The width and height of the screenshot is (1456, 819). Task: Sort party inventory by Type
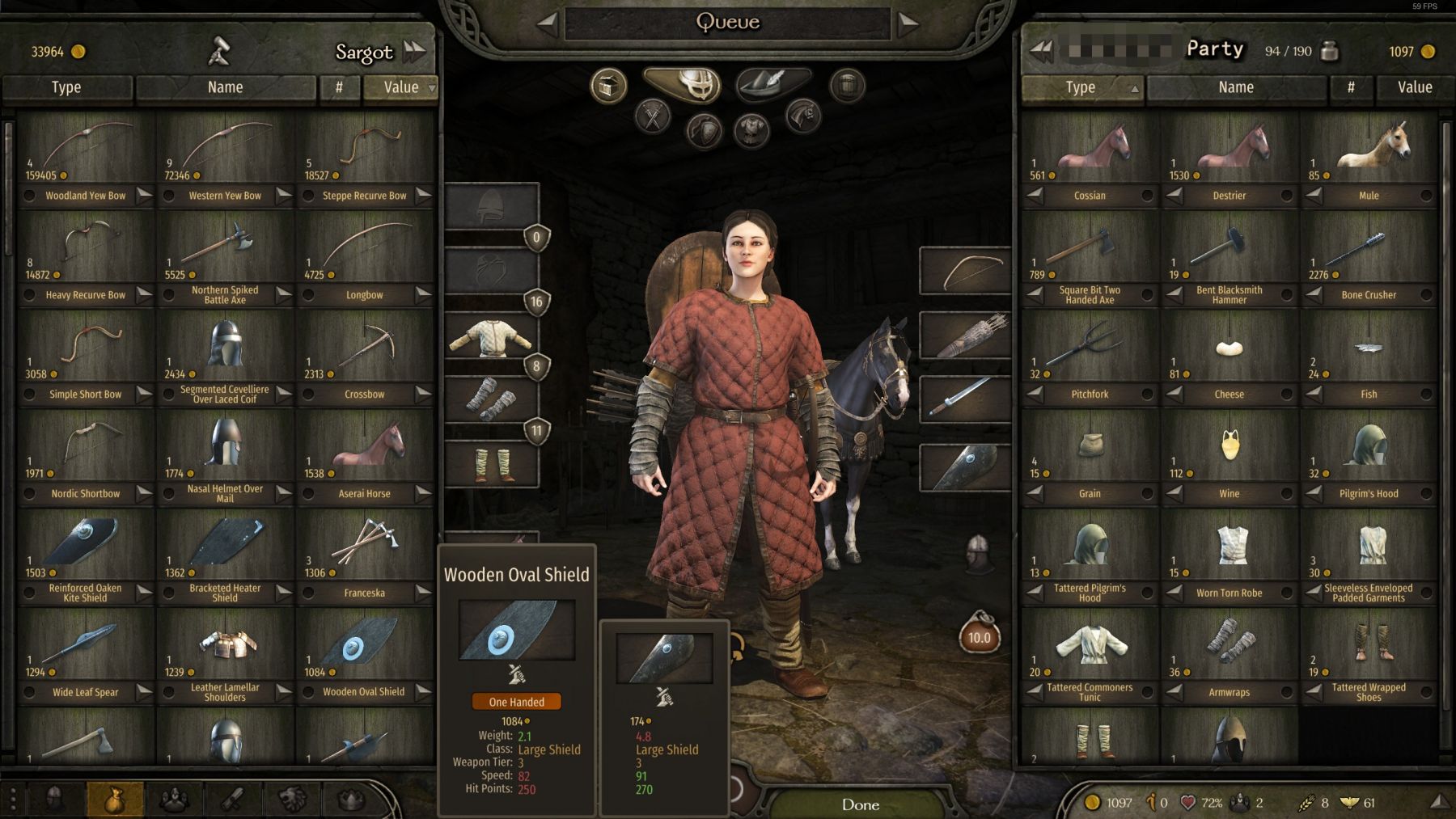coord(1081,87)
